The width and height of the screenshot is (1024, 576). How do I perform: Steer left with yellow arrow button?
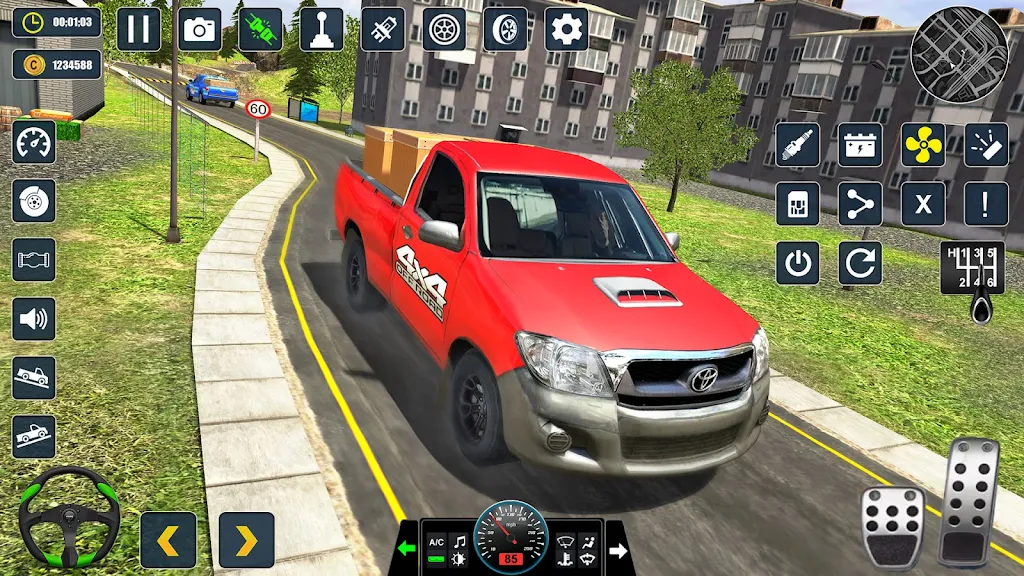tap(168, 540)
